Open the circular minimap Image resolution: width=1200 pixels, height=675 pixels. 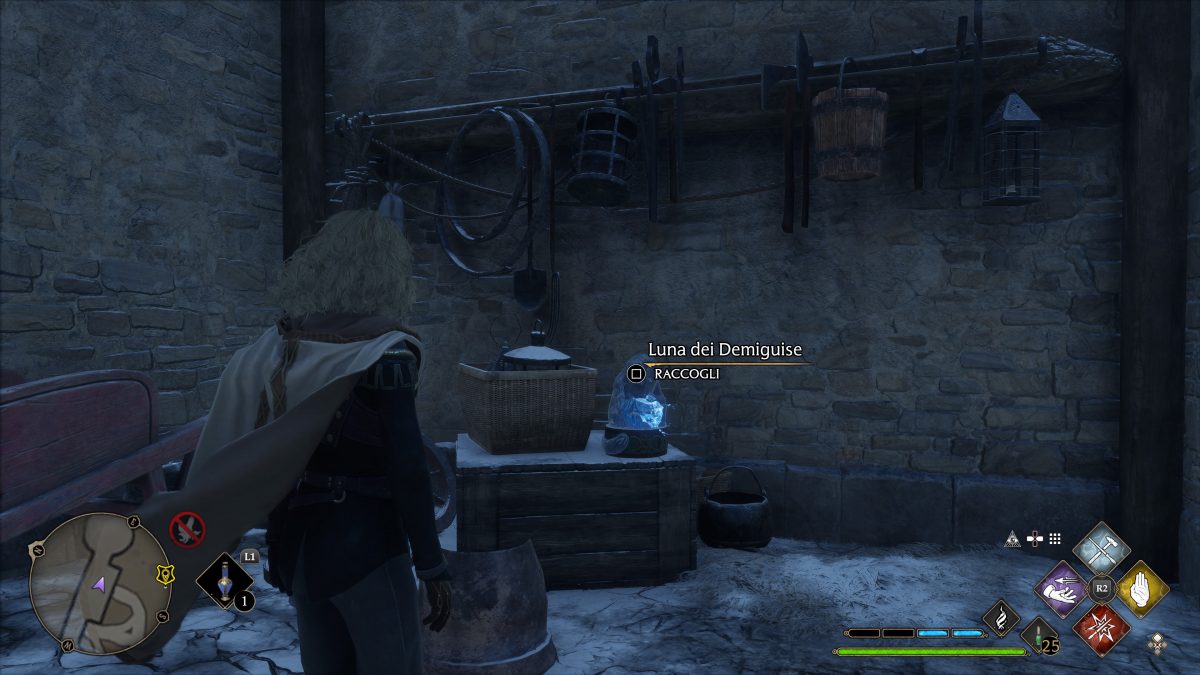(100, 583)
